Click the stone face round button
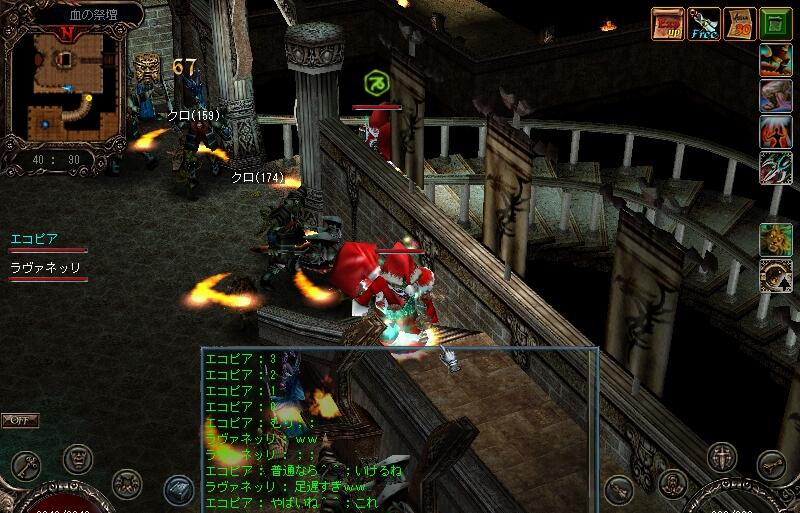This screenshot has height=513, width=800. pos(78,459)
